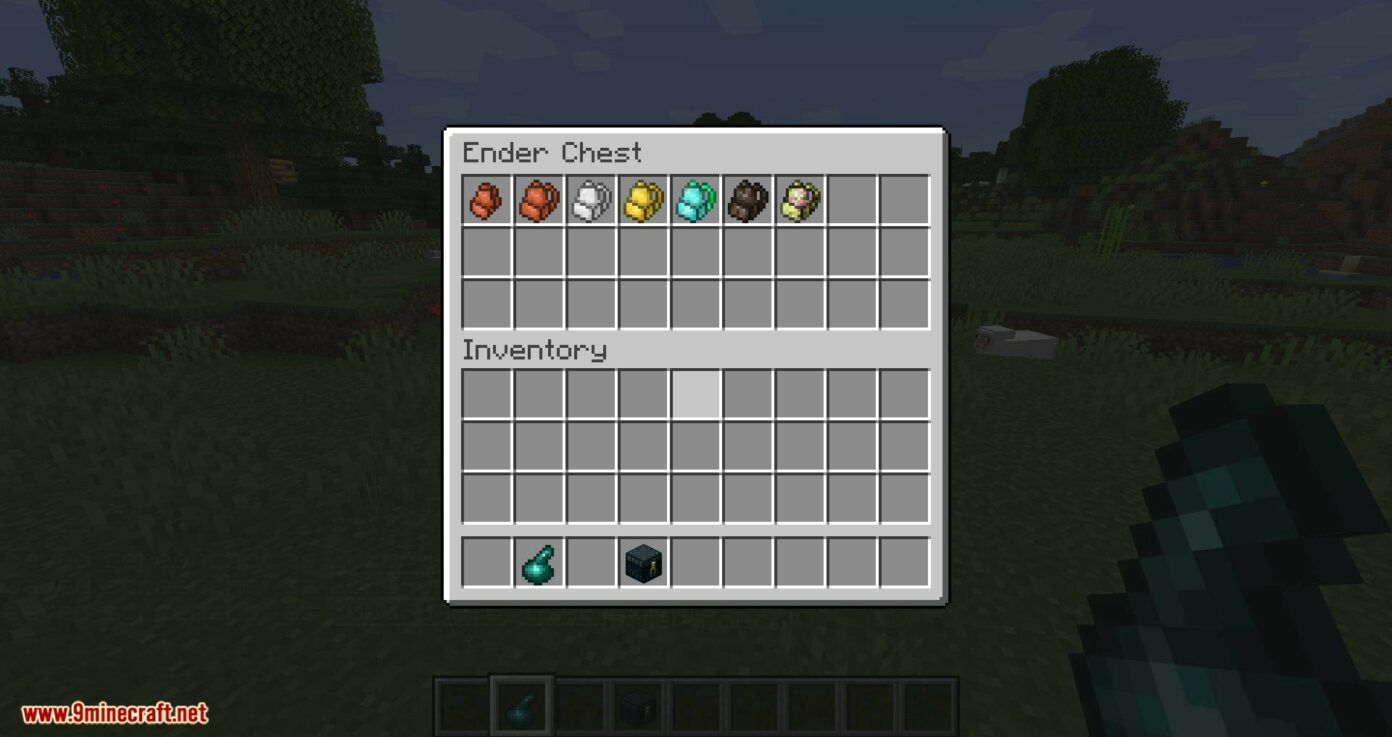Click the Inventory label

(534, 350)
